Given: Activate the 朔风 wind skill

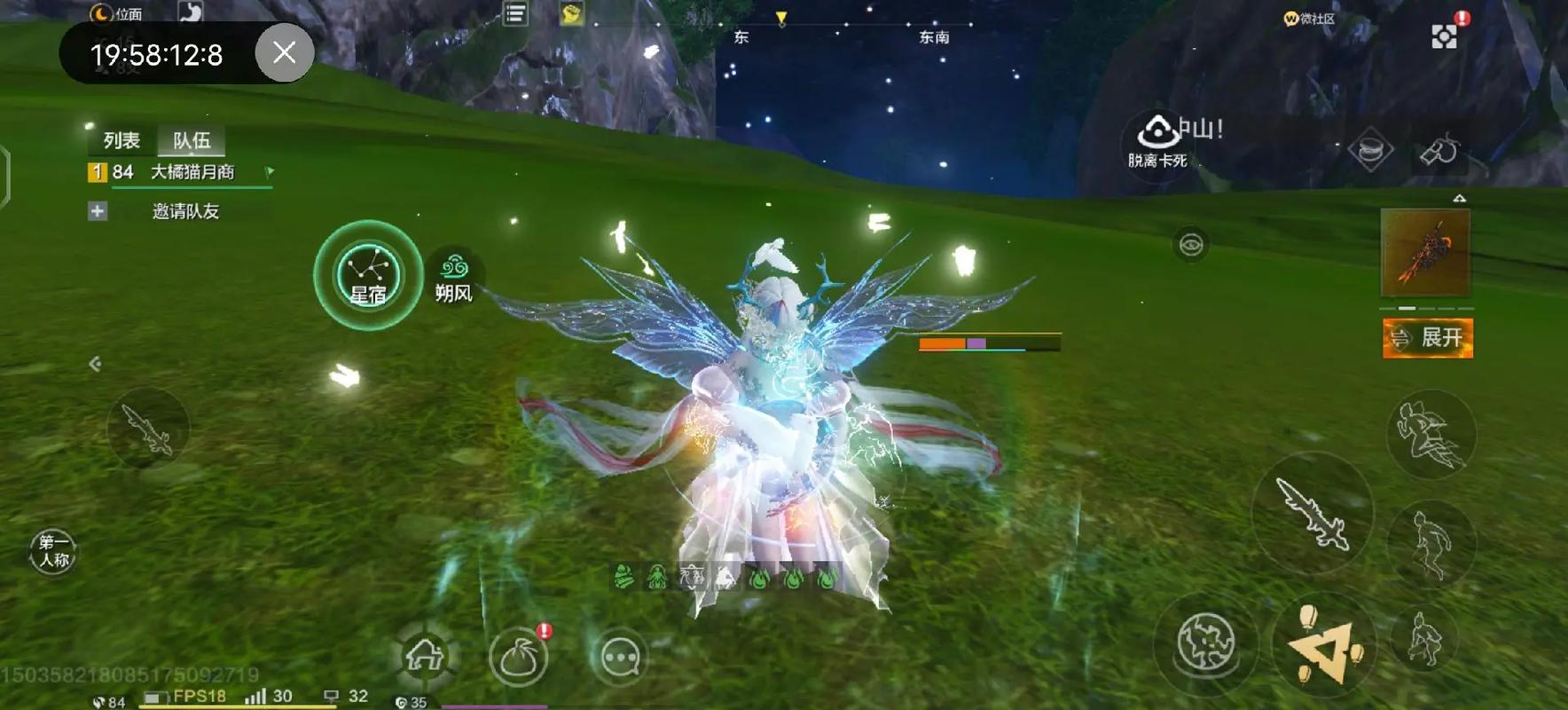Looking at the screenshot, I should (x=453, y=277).
